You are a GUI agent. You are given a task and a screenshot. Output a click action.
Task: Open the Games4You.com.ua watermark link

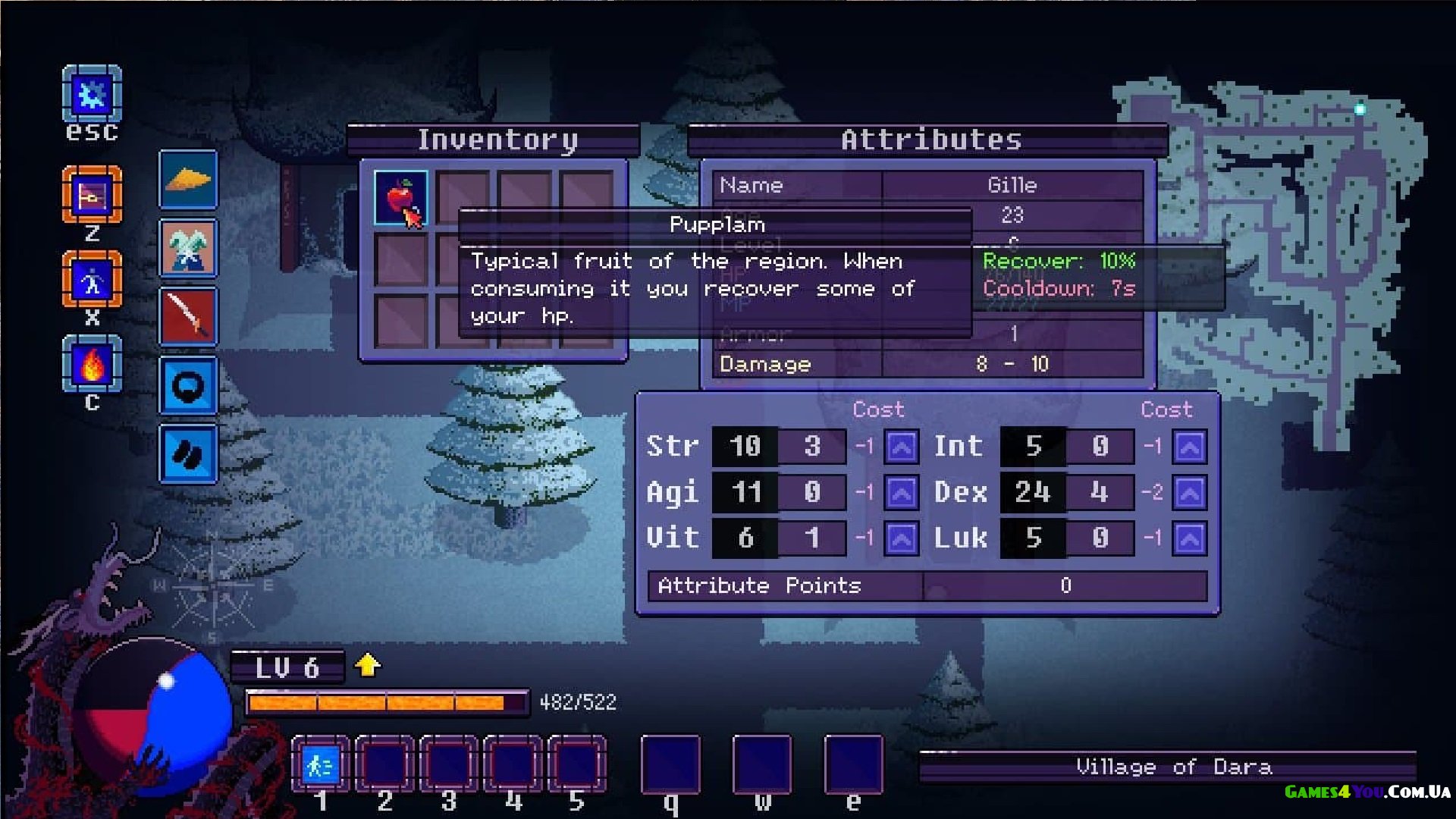(1367, 792)
